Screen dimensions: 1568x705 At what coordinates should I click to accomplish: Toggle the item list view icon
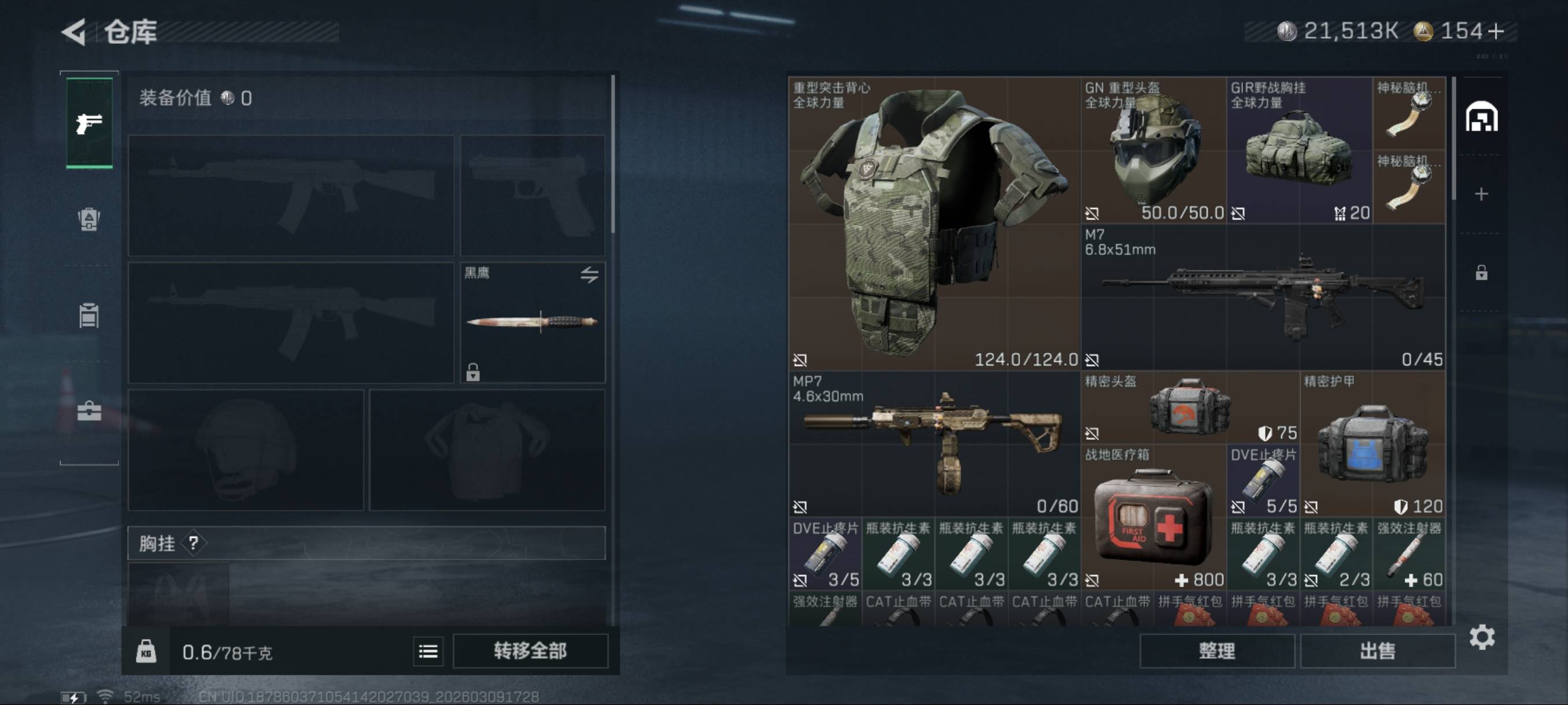428,651
